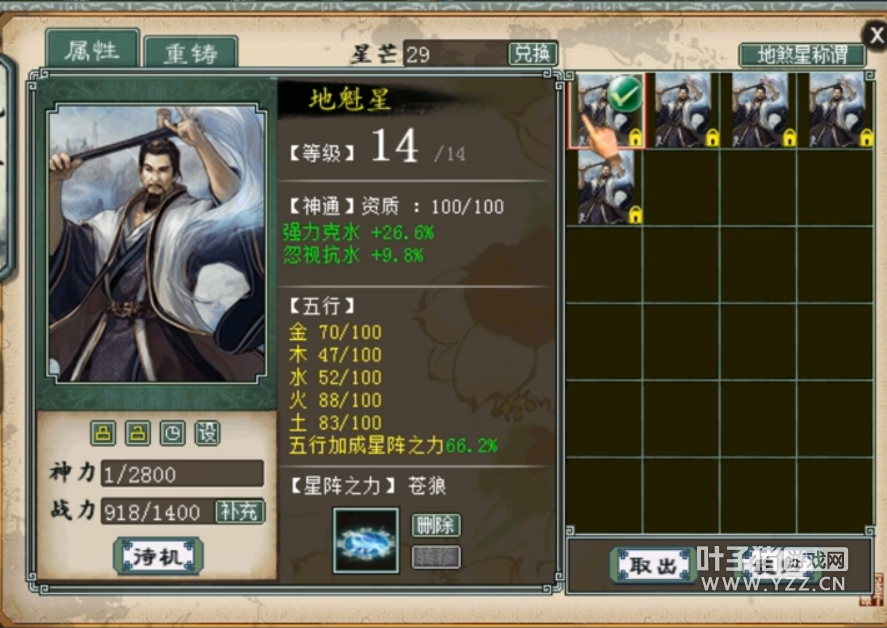This screenshot has height=628, width=887.
Task: Set the hero to 待机
Action: point(159,556)
